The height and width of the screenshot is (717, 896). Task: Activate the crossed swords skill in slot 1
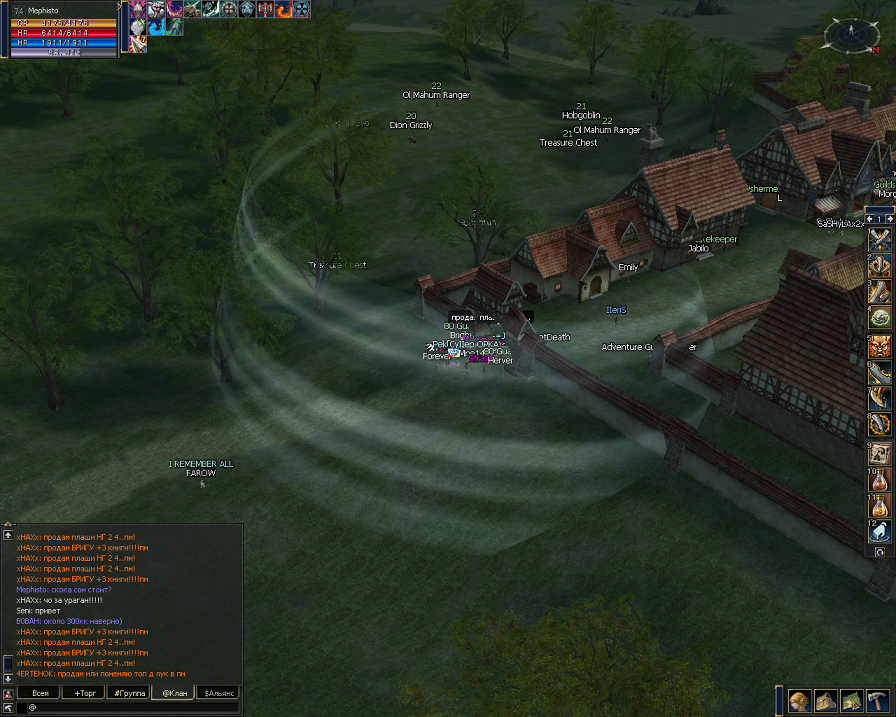pyautogui.click(x=880, y=239)
